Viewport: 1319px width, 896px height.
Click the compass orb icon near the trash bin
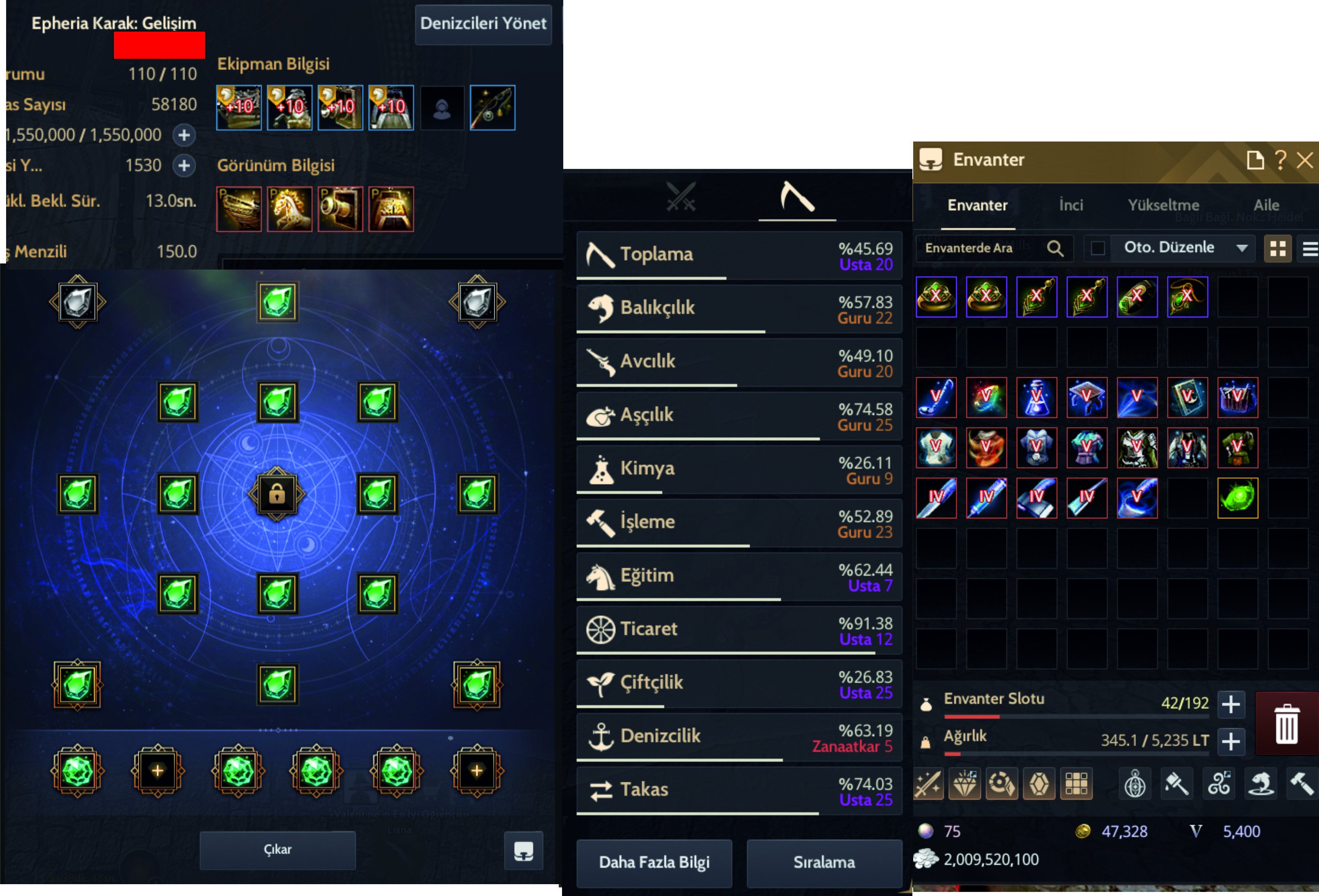[x=1136, y=784]
